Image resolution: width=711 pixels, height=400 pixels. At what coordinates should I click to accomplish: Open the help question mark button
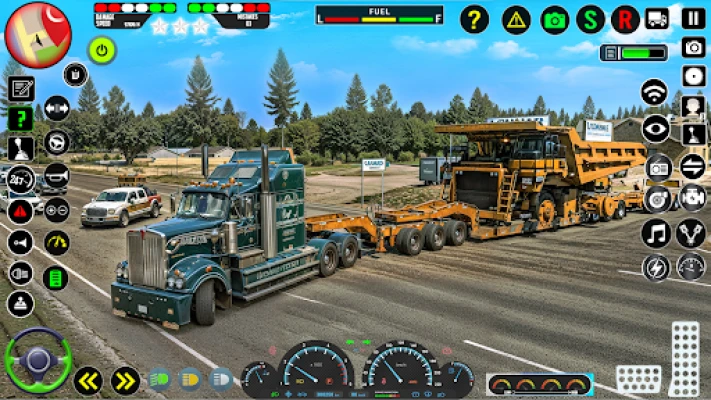(x=474, y=19)
